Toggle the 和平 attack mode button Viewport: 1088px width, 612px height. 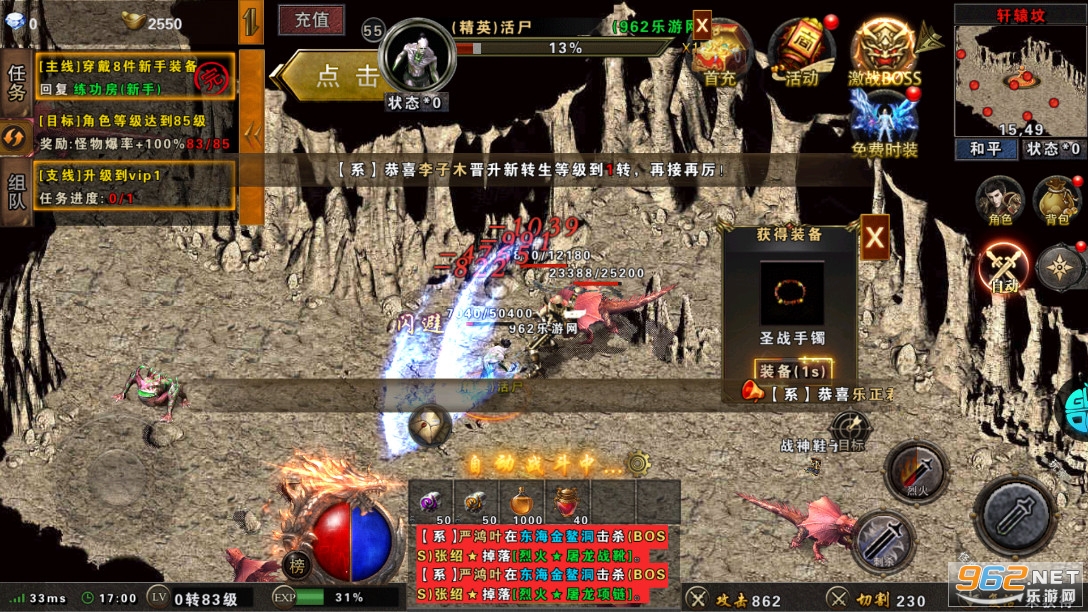[x=985, y=149]
